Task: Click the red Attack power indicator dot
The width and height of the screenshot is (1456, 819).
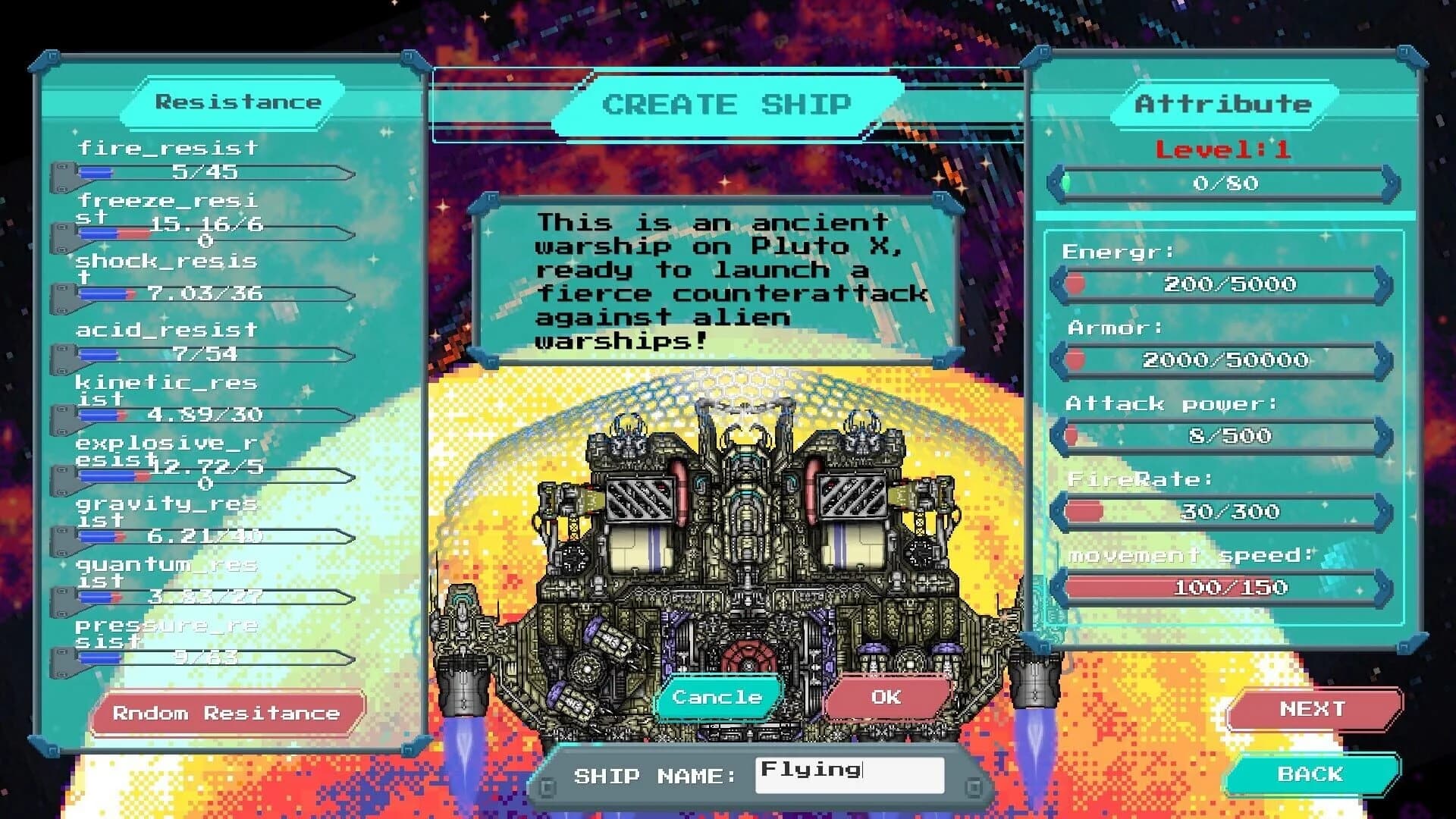Action: [x=1073, y=435]
